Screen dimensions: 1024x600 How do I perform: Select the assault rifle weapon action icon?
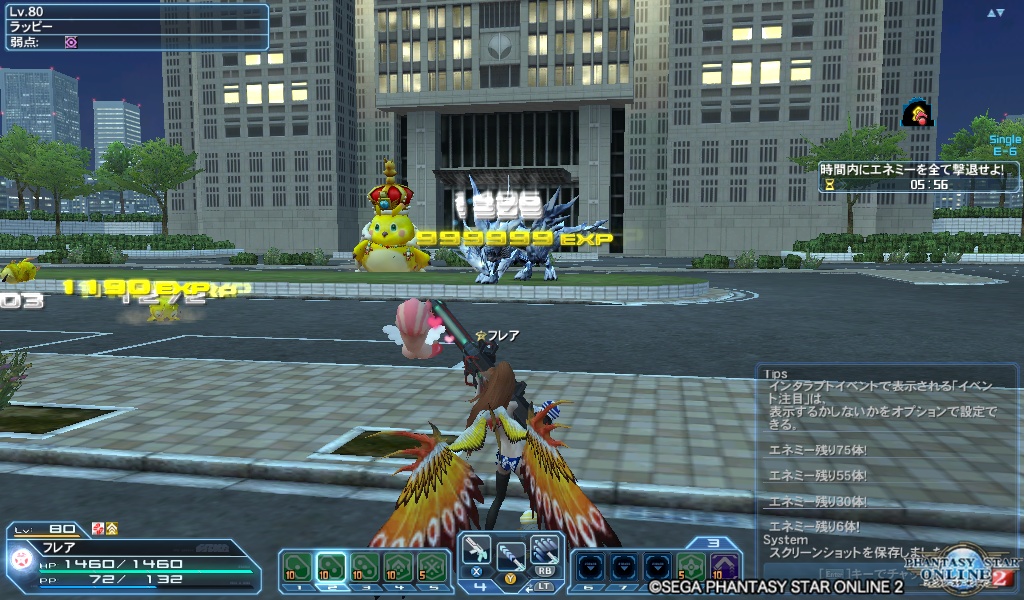pos(475,551)
